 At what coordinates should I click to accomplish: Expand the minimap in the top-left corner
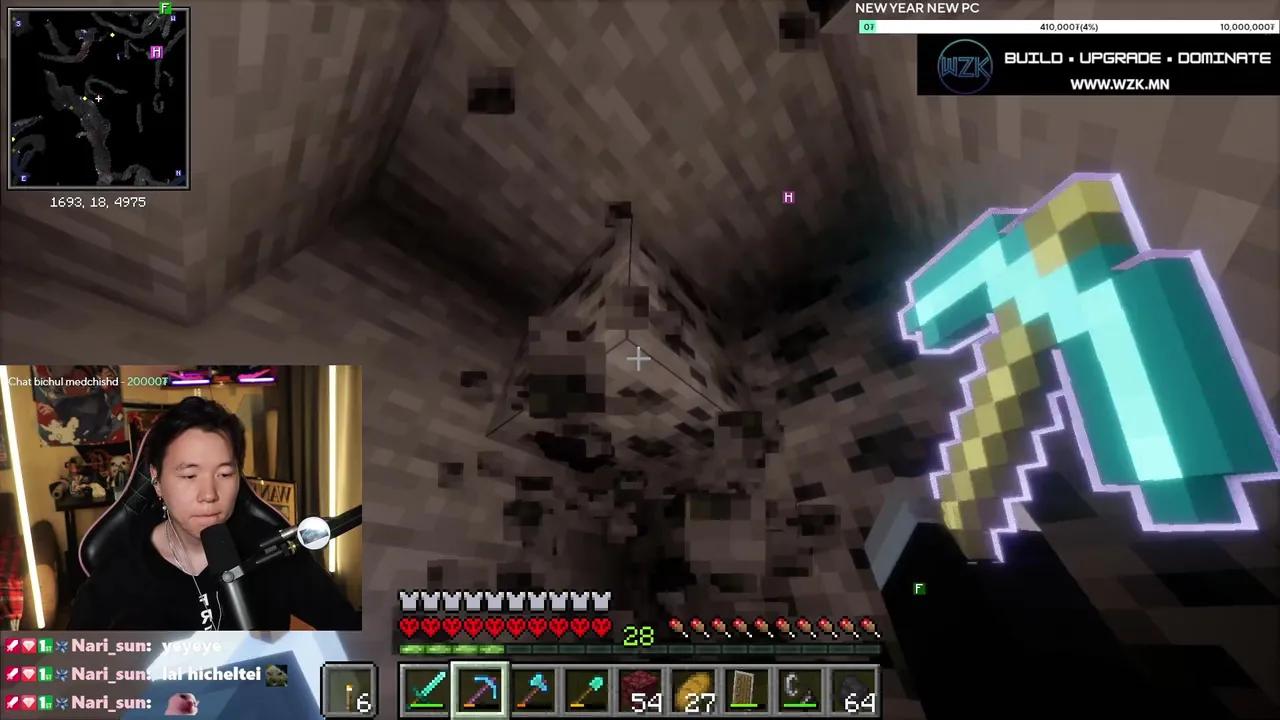(x=98, y=97)
